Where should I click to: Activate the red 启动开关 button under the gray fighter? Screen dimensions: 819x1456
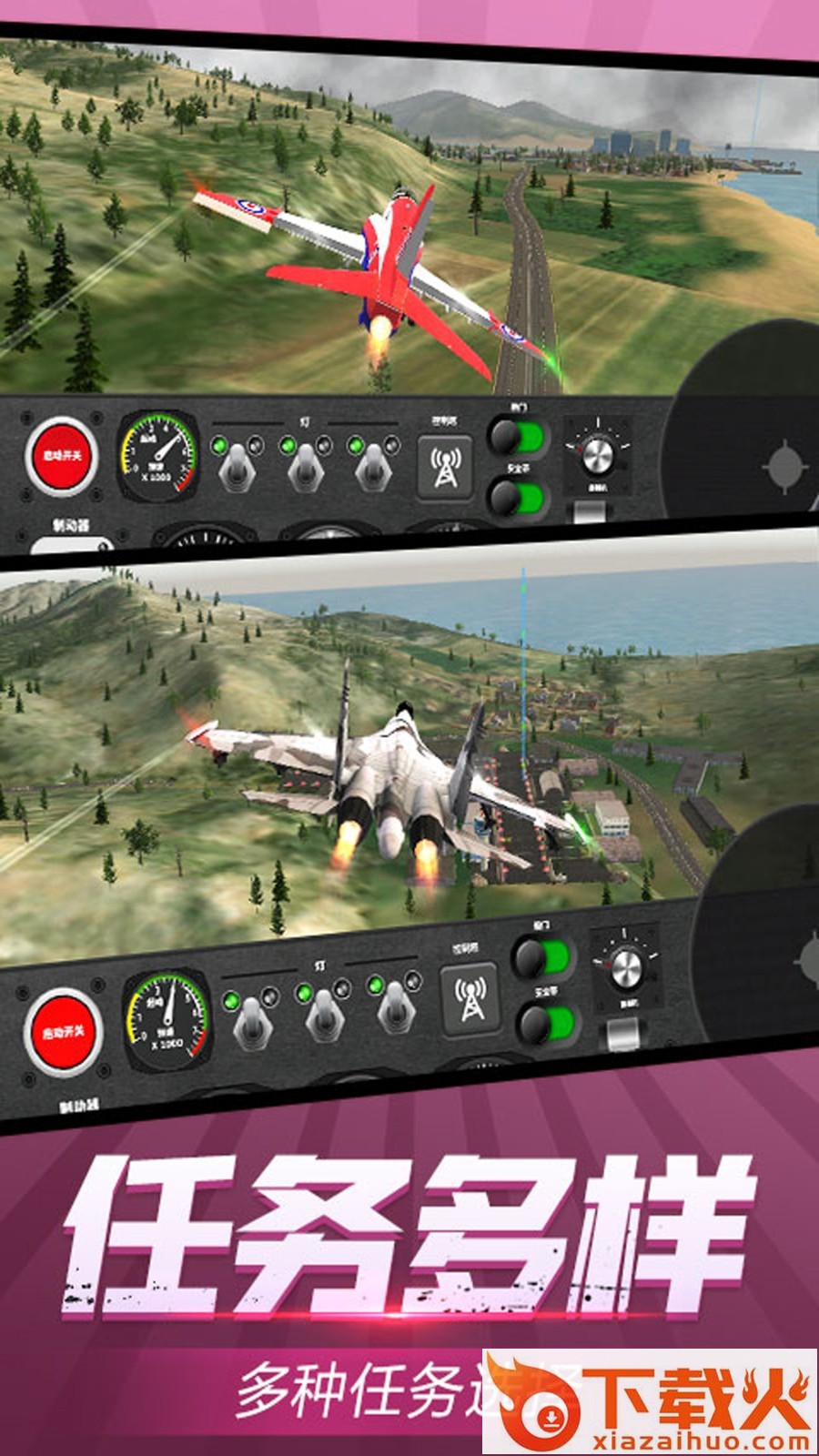pyautogui.click(x=63, y=1032)
